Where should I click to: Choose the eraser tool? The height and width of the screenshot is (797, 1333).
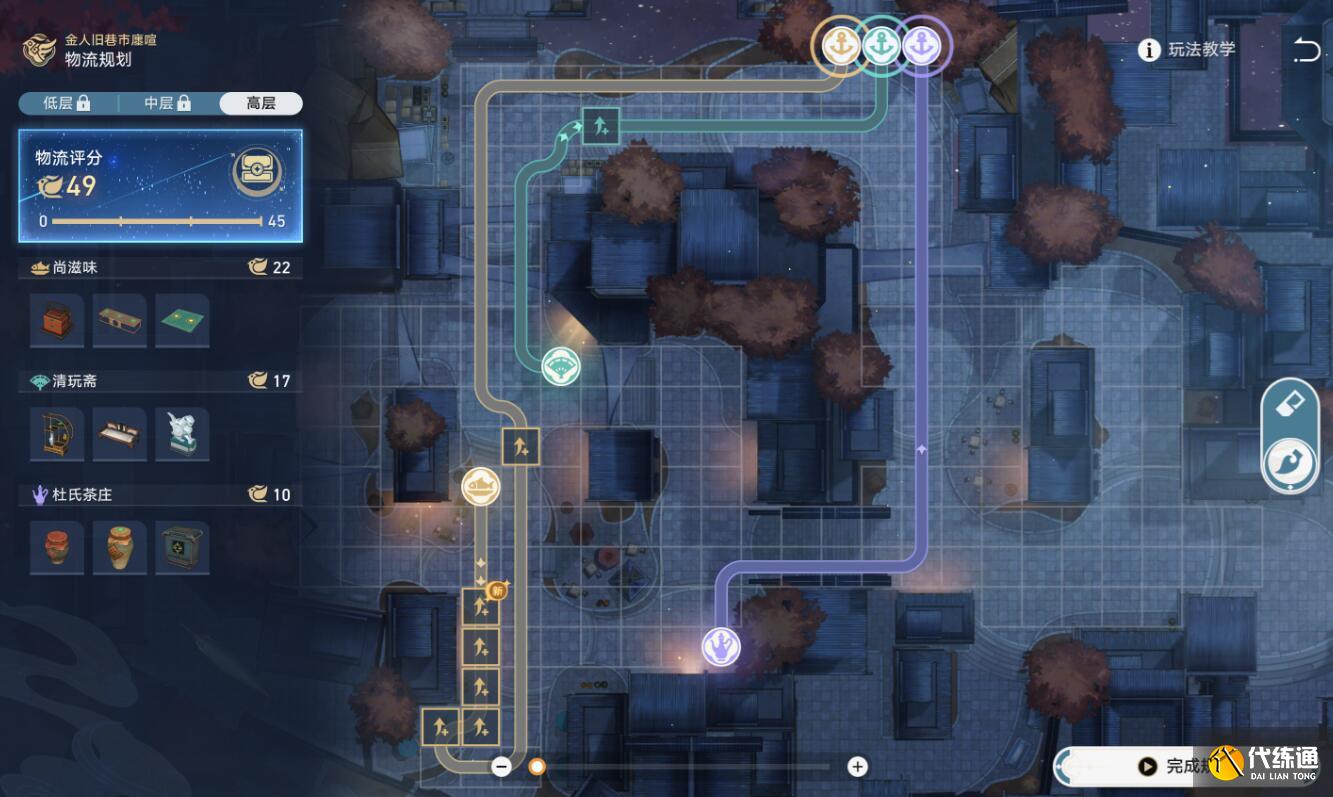(1290, 405)
